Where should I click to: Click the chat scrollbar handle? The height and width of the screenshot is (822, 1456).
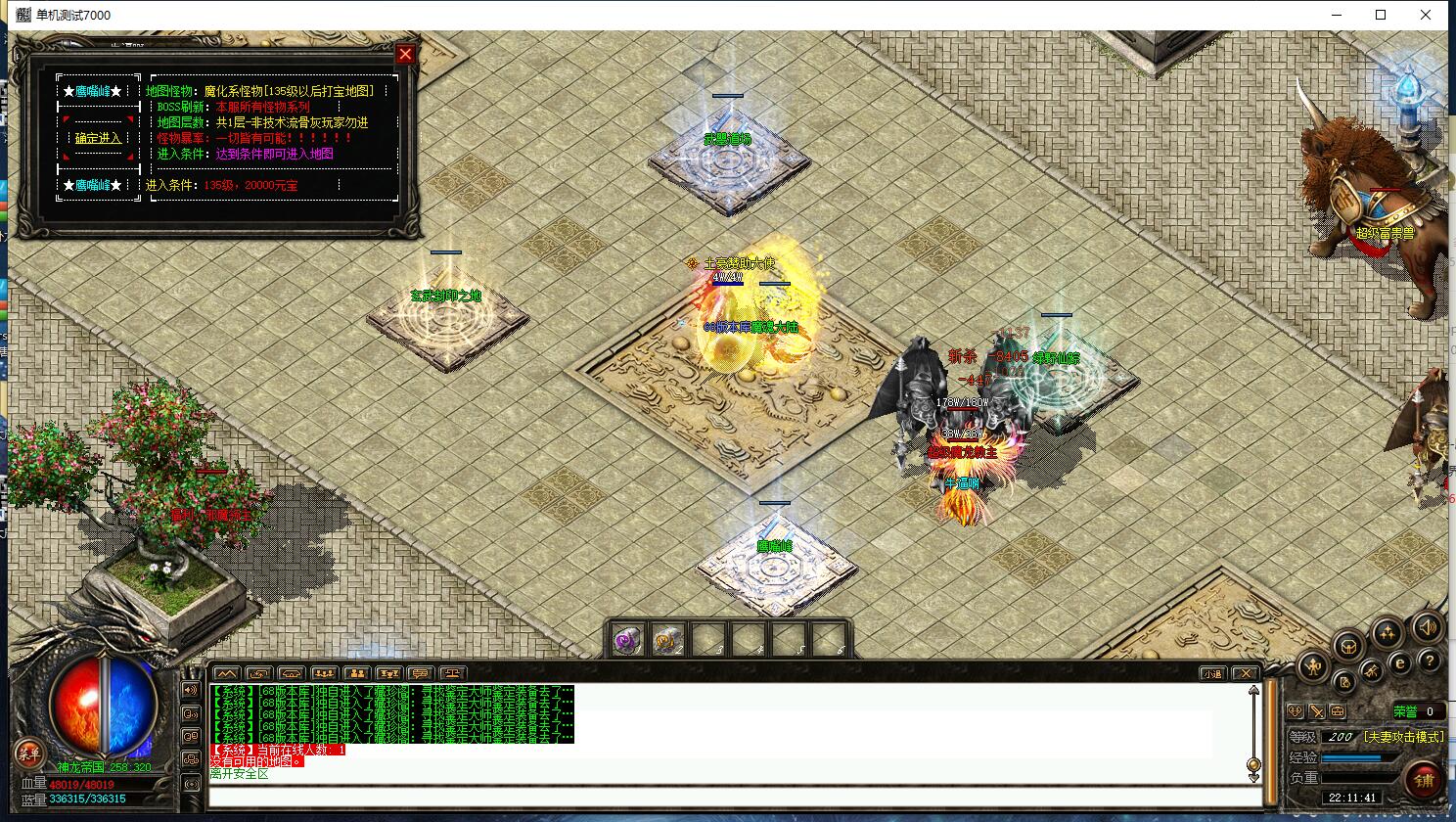pyautogui.click(x=1253, y=764)
